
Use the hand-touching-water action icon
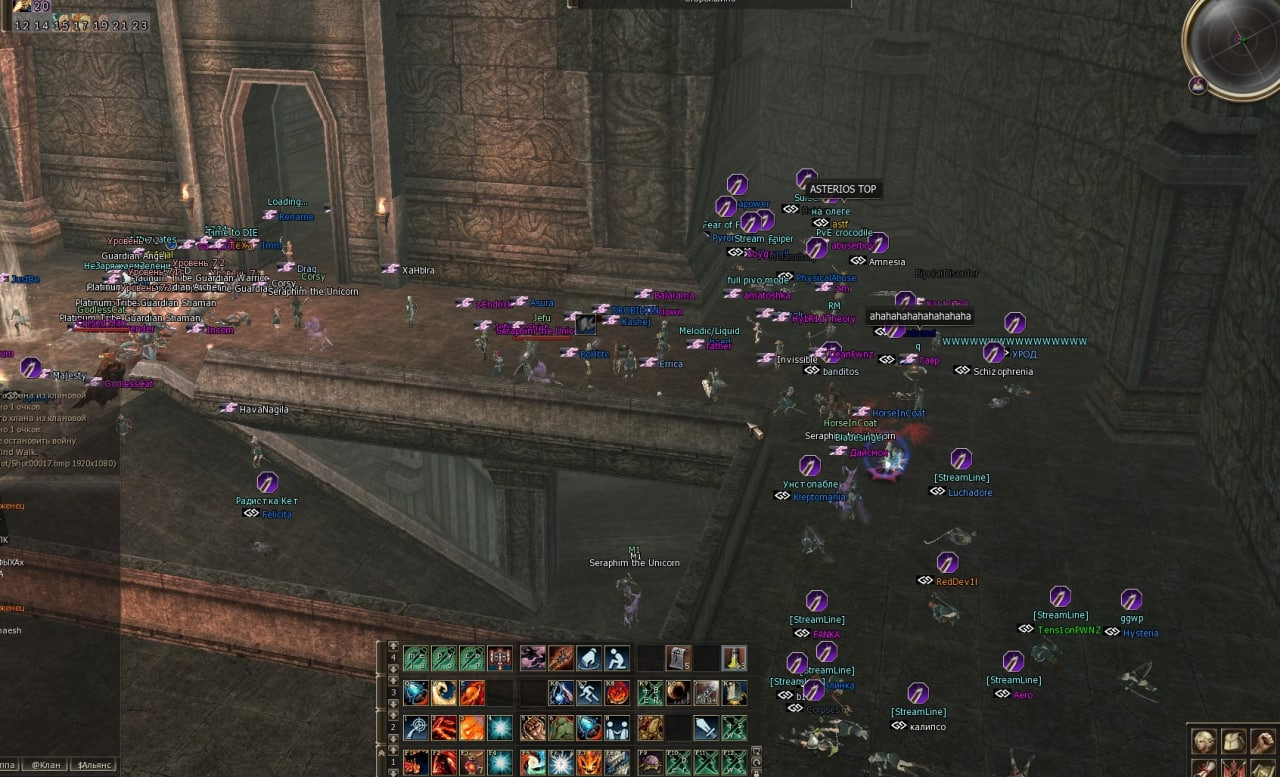point(590,658)
